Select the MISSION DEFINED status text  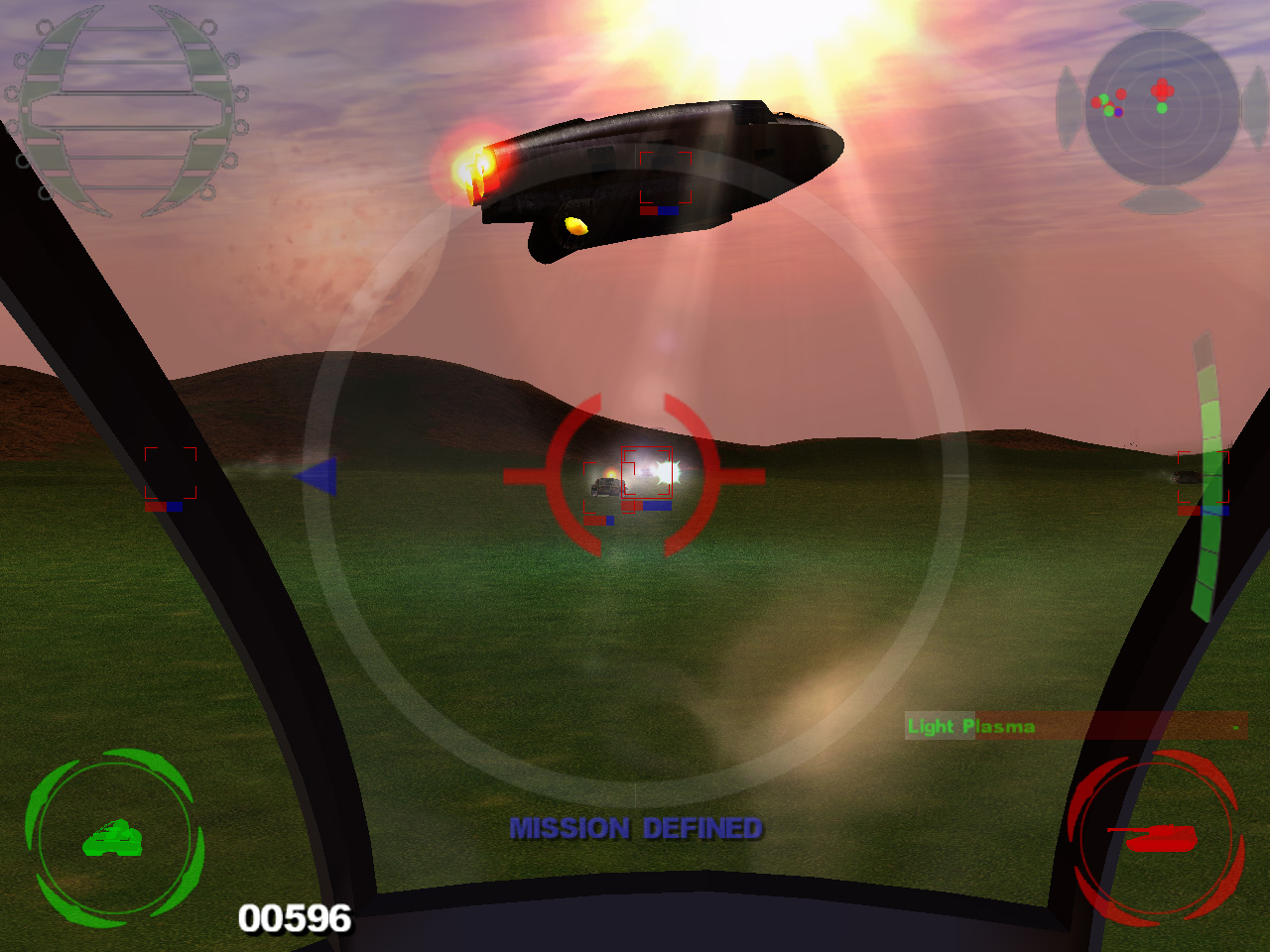tap(636, 826)
